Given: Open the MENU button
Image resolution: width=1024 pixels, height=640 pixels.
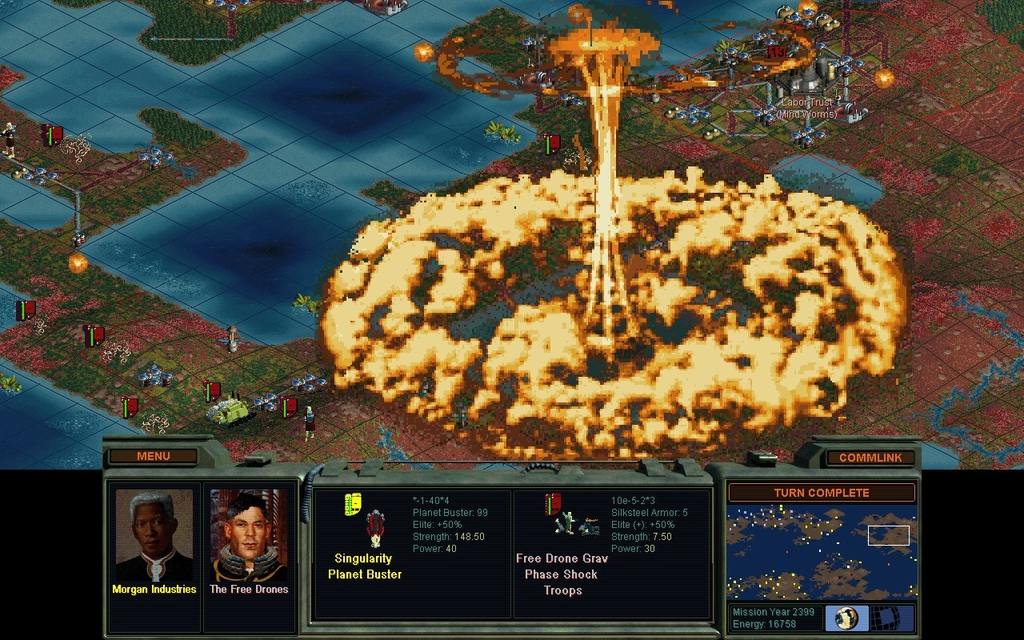Looking at the screenshot, I should click(153, 456).
